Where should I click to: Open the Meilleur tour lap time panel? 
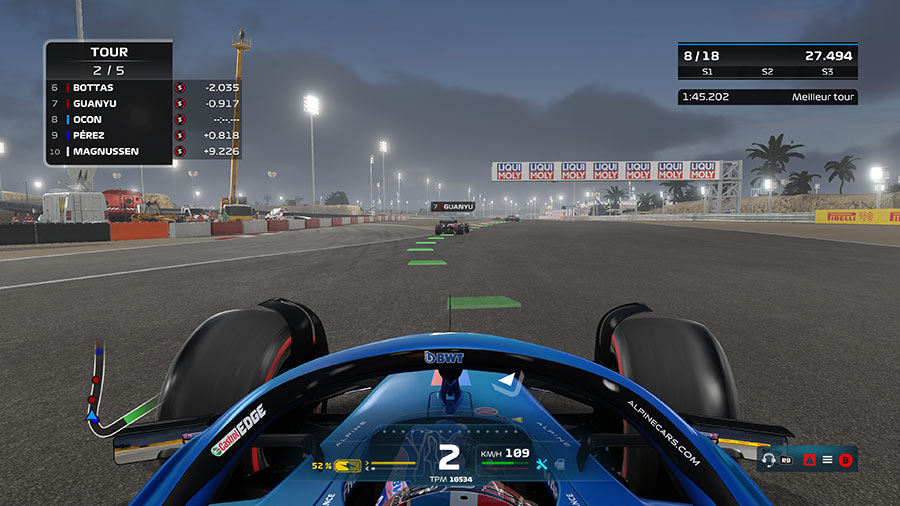[x=767, y=97]
